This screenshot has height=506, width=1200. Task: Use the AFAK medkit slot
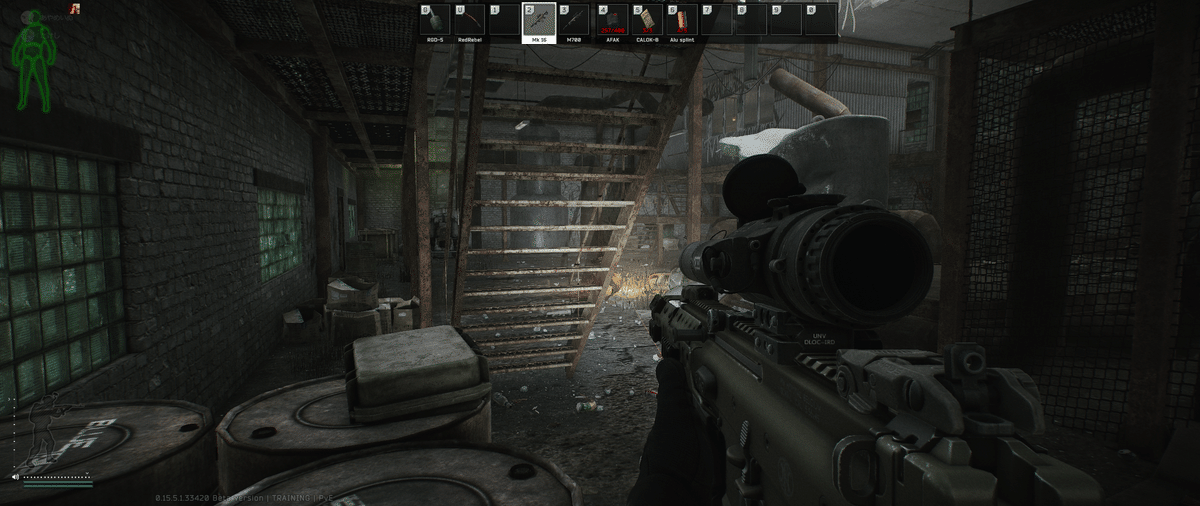[613, 22]
